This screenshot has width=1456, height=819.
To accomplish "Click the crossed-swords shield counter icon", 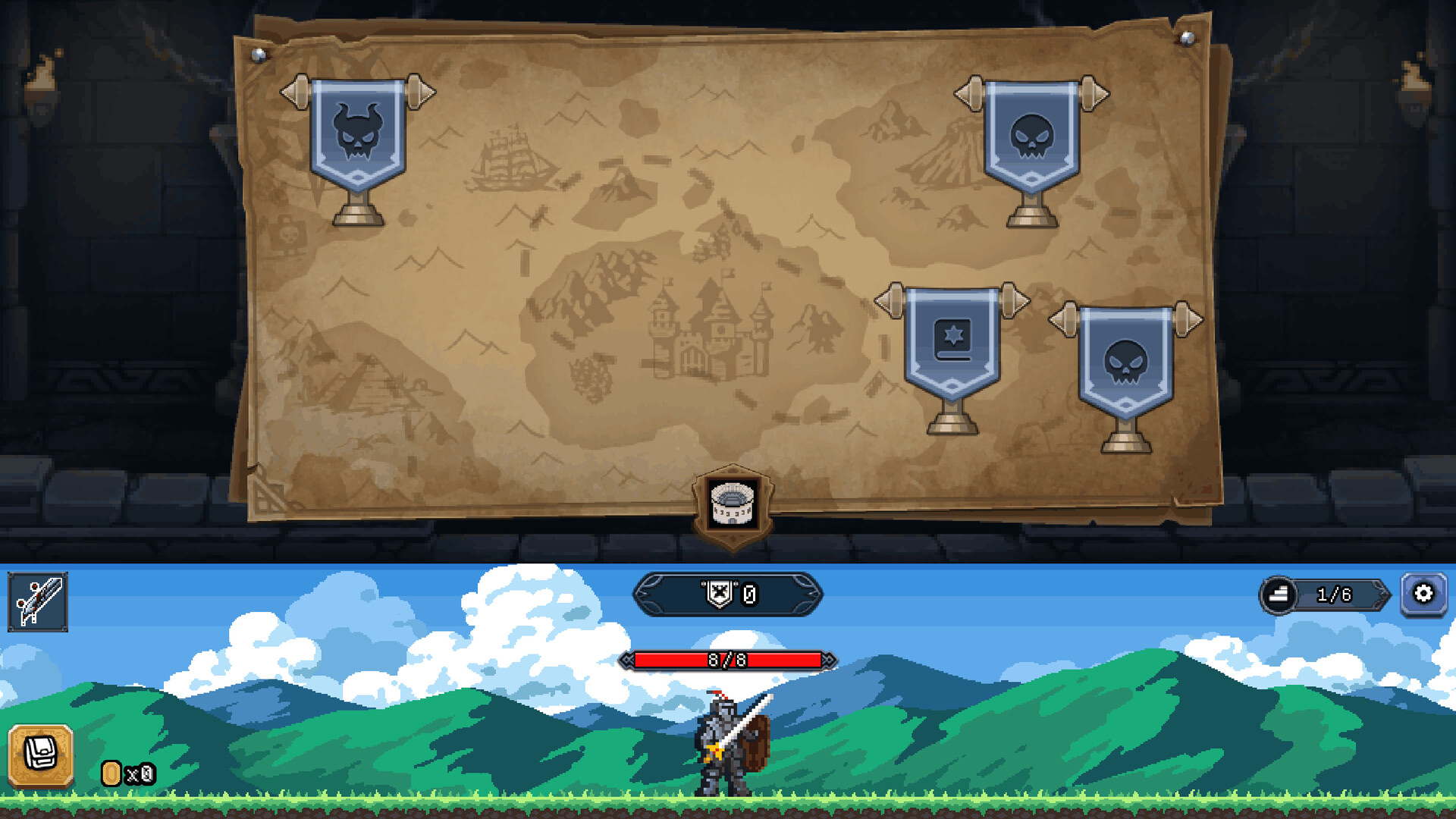I will [x=717, y=595].
